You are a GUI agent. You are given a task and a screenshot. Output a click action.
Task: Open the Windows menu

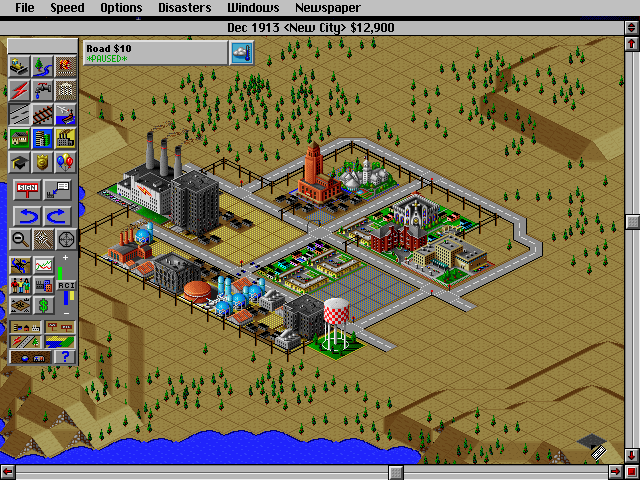tap(253, 8)
